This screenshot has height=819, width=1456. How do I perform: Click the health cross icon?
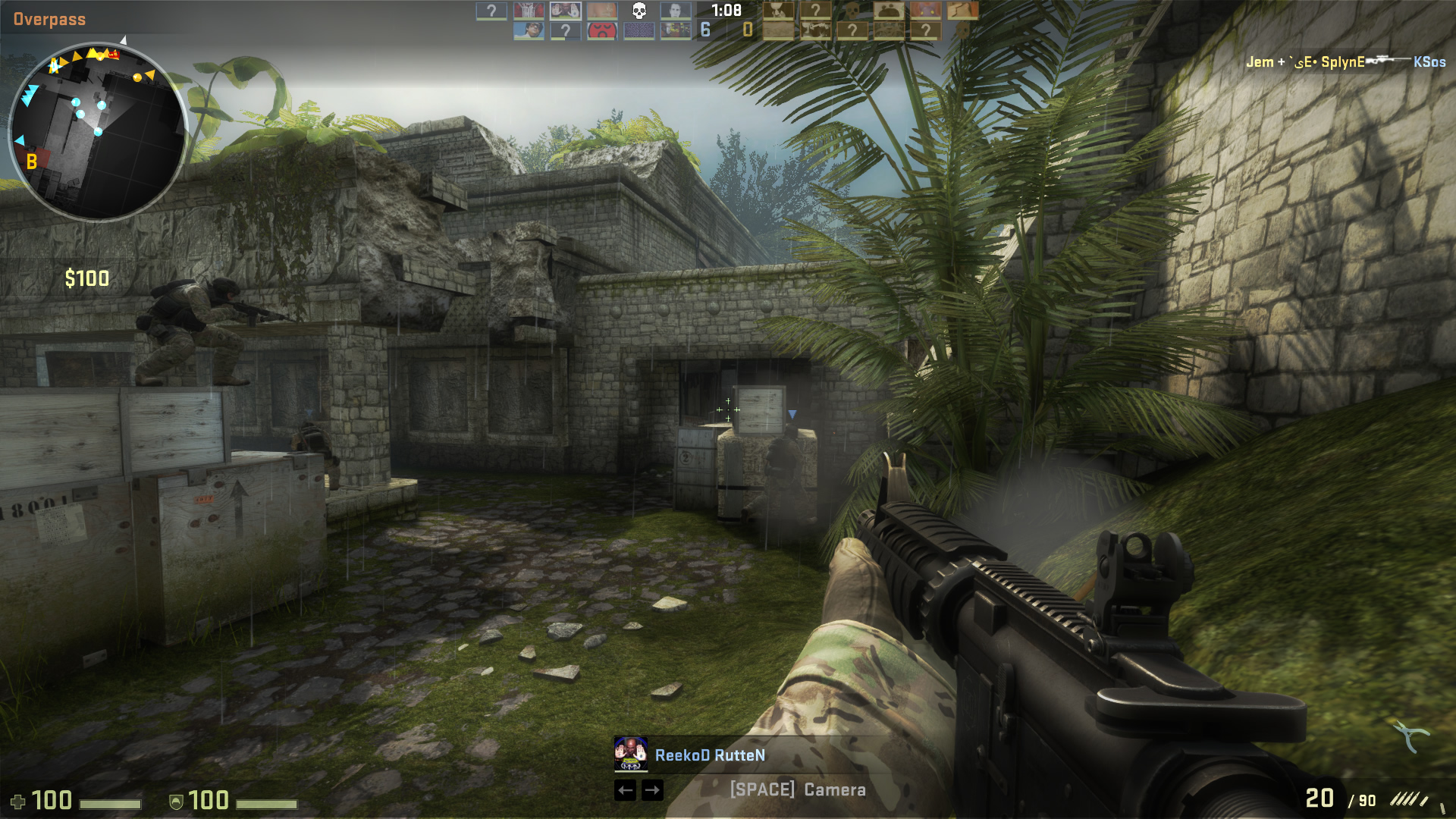(x=17, y=800)
